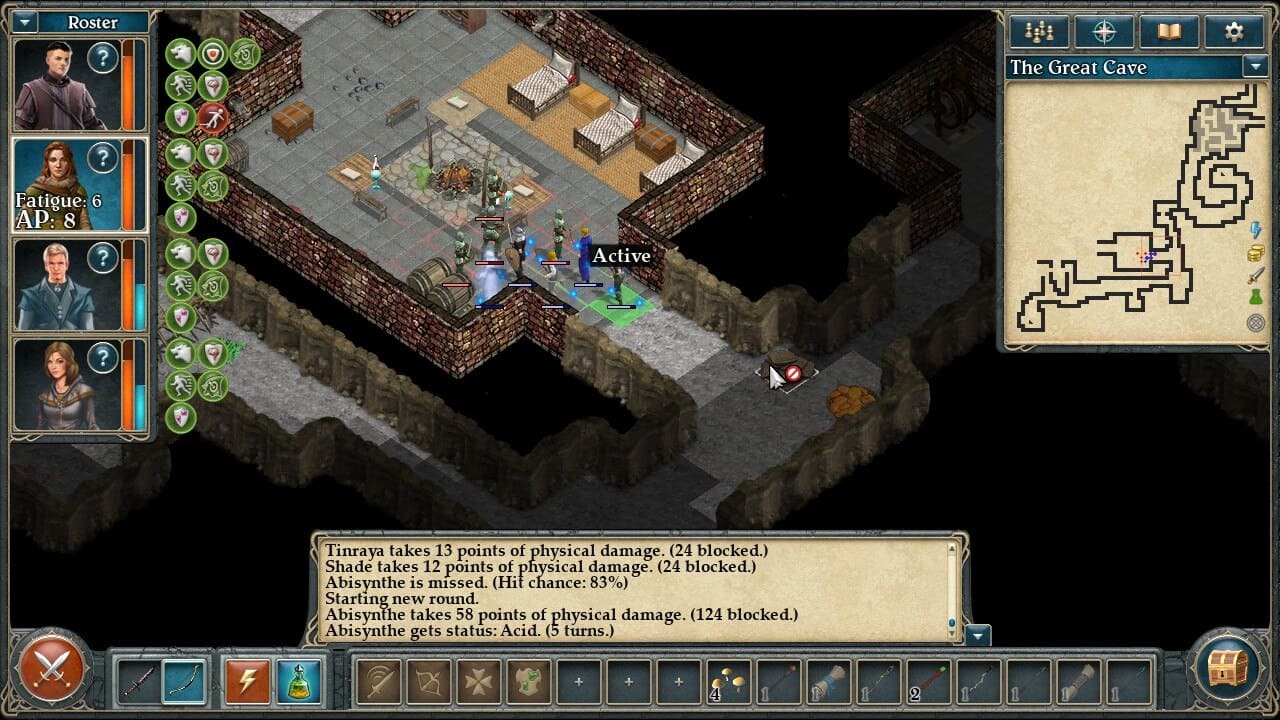
Task: Open the gear settings menu
Action: [x=1234, y=31]
